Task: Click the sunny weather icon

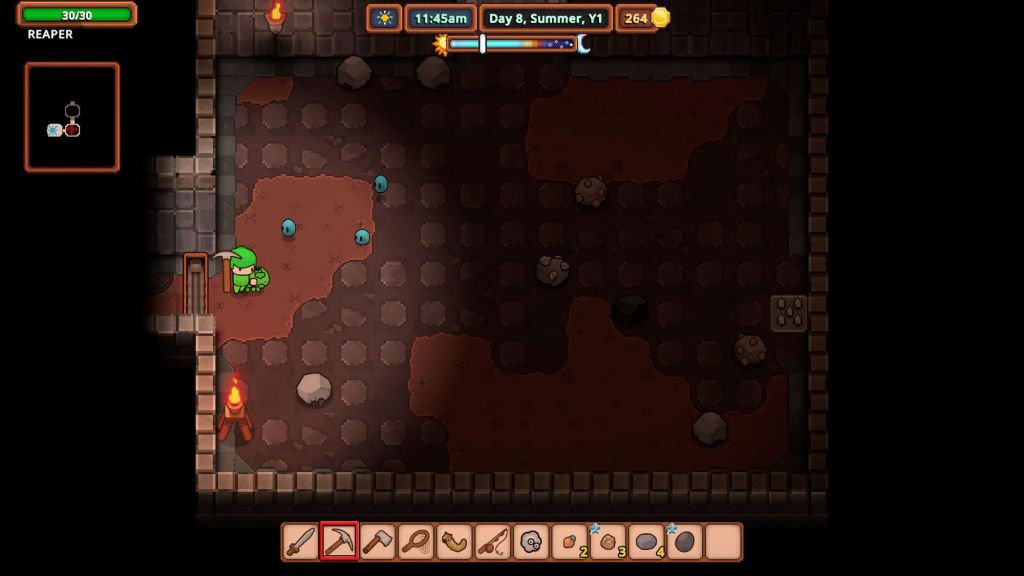Action: (x=384, y=18)
